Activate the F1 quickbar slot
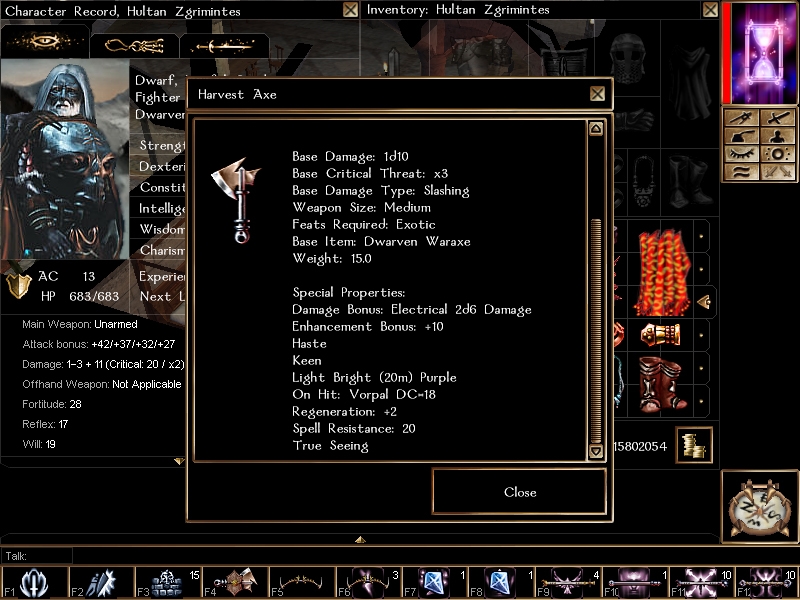 34,582
